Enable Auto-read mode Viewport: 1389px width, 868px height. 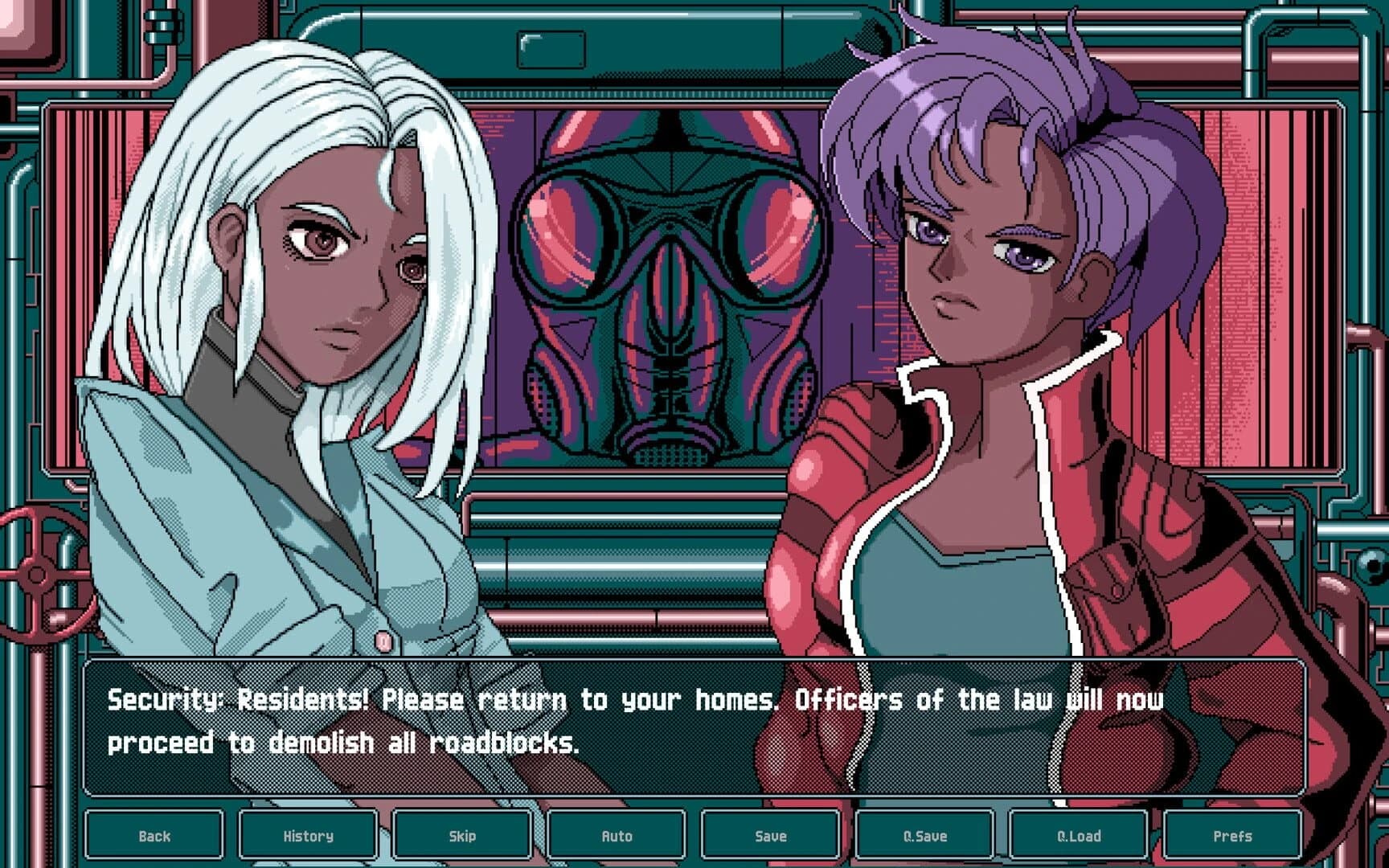(x=615, y=836)
